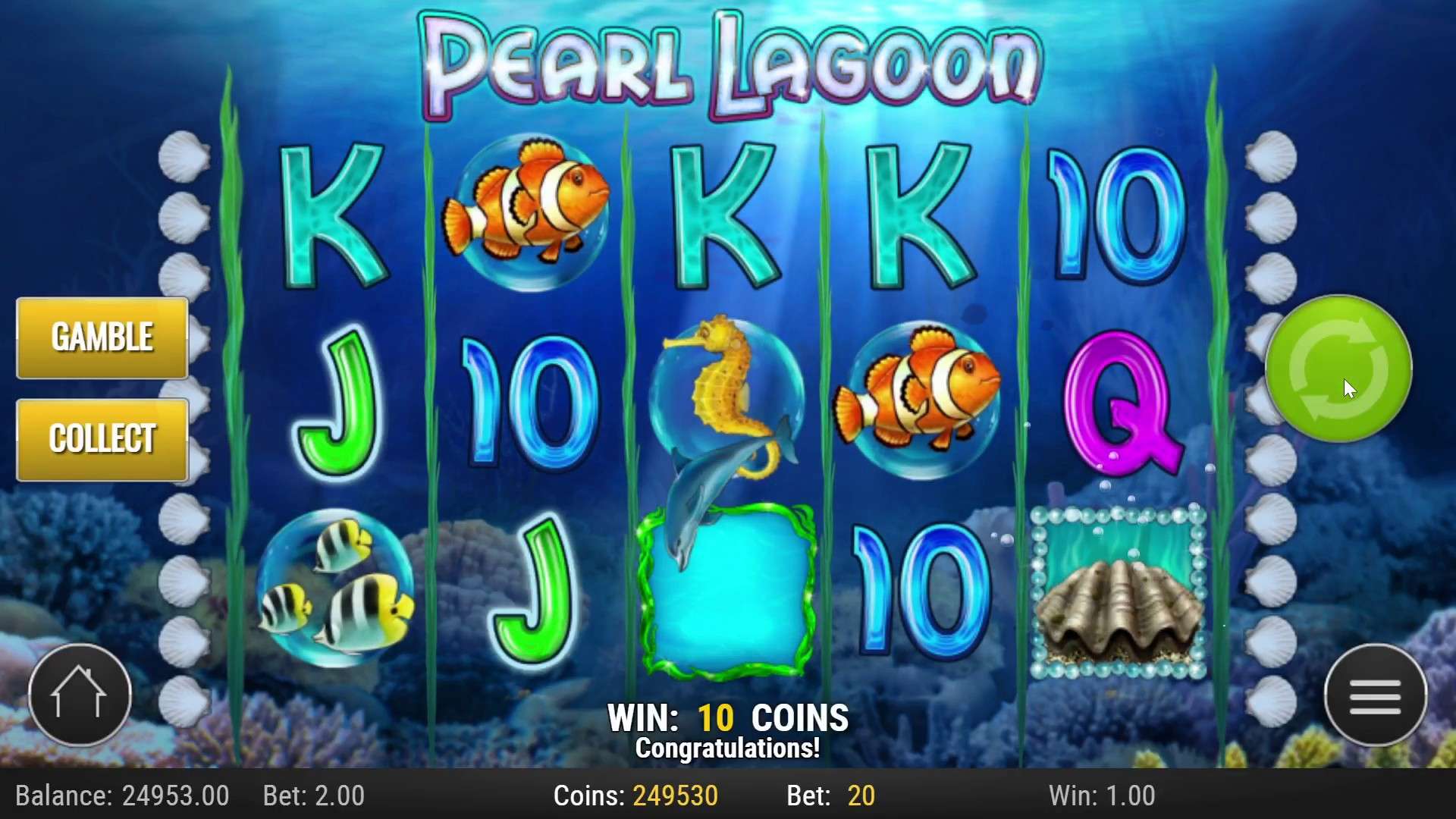
Task: Click the WIN: 10 COINS message
Action: point(728,716)
